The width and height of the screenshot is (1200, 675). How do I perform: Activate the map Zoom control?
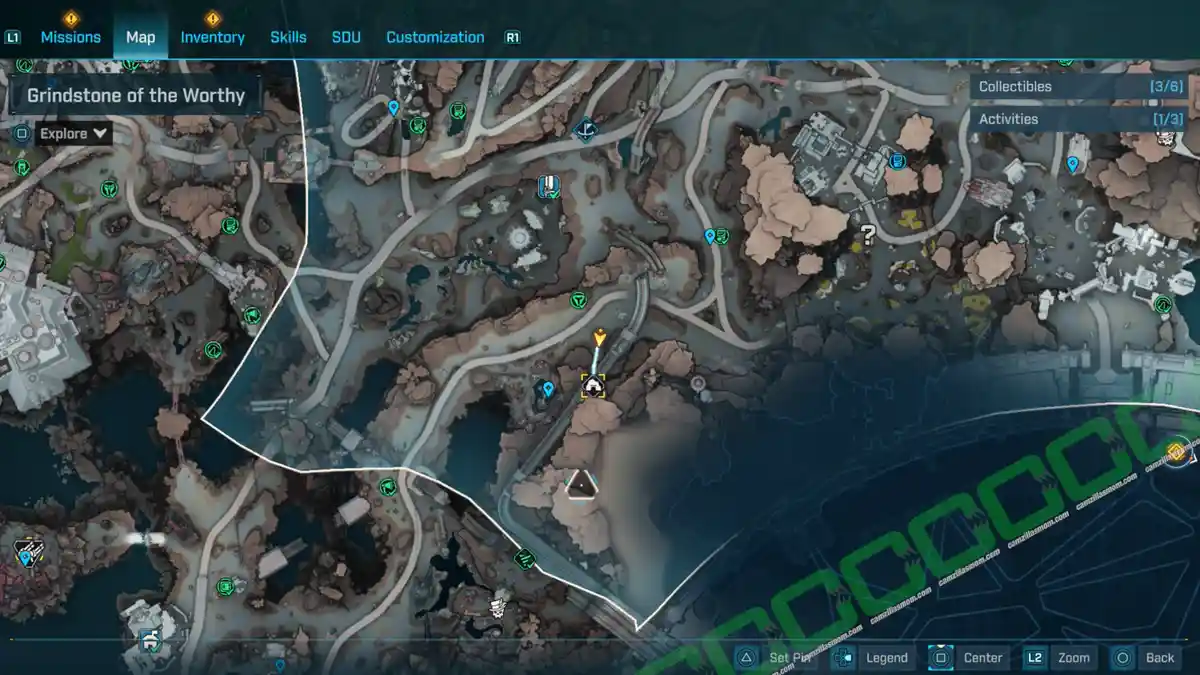coord(1059,657)
